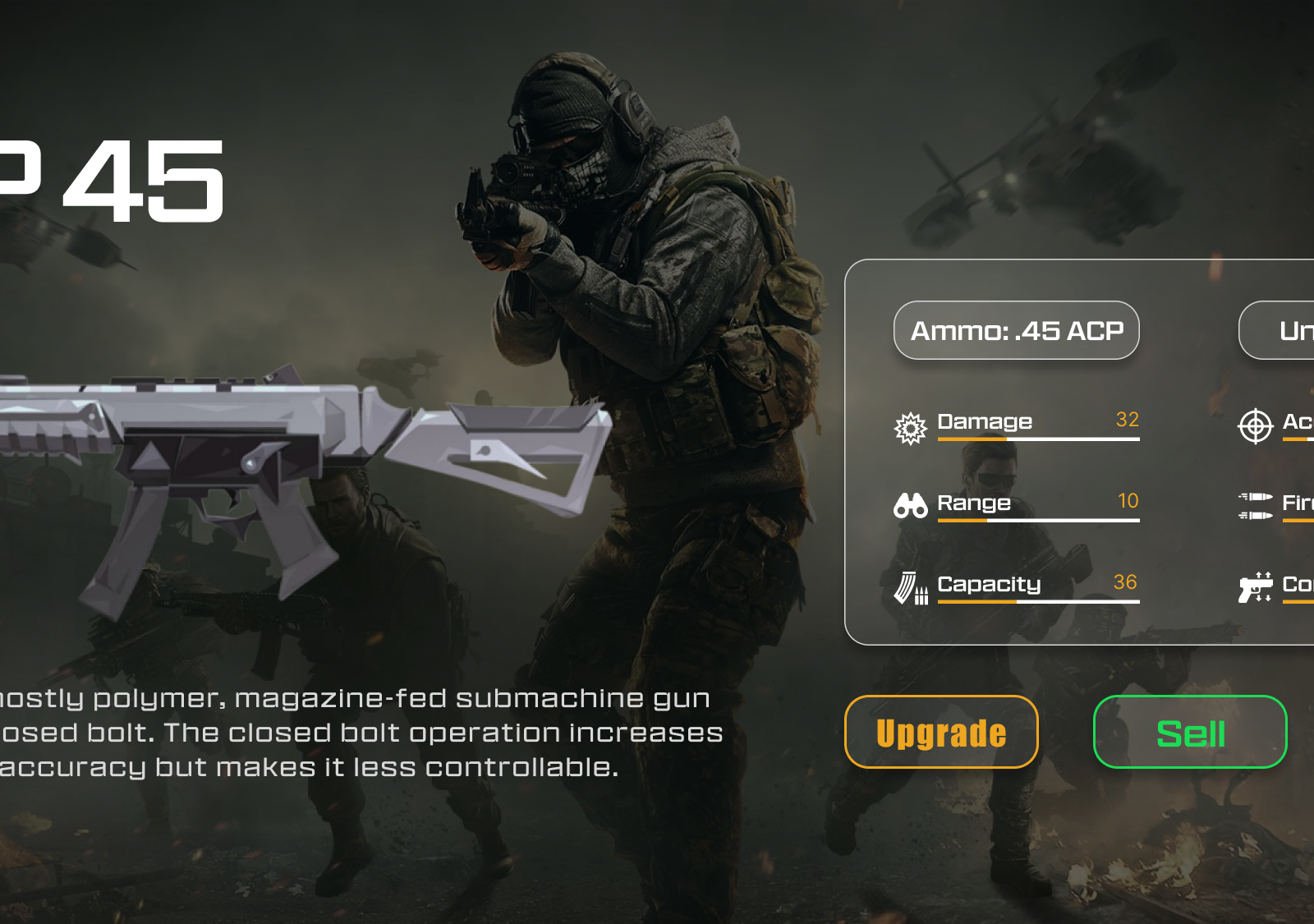Image resolution: width=1314 pixels, height=924 pixels.
Task: Open the Ammo: .45 ACP selector
Action: 1016,330
